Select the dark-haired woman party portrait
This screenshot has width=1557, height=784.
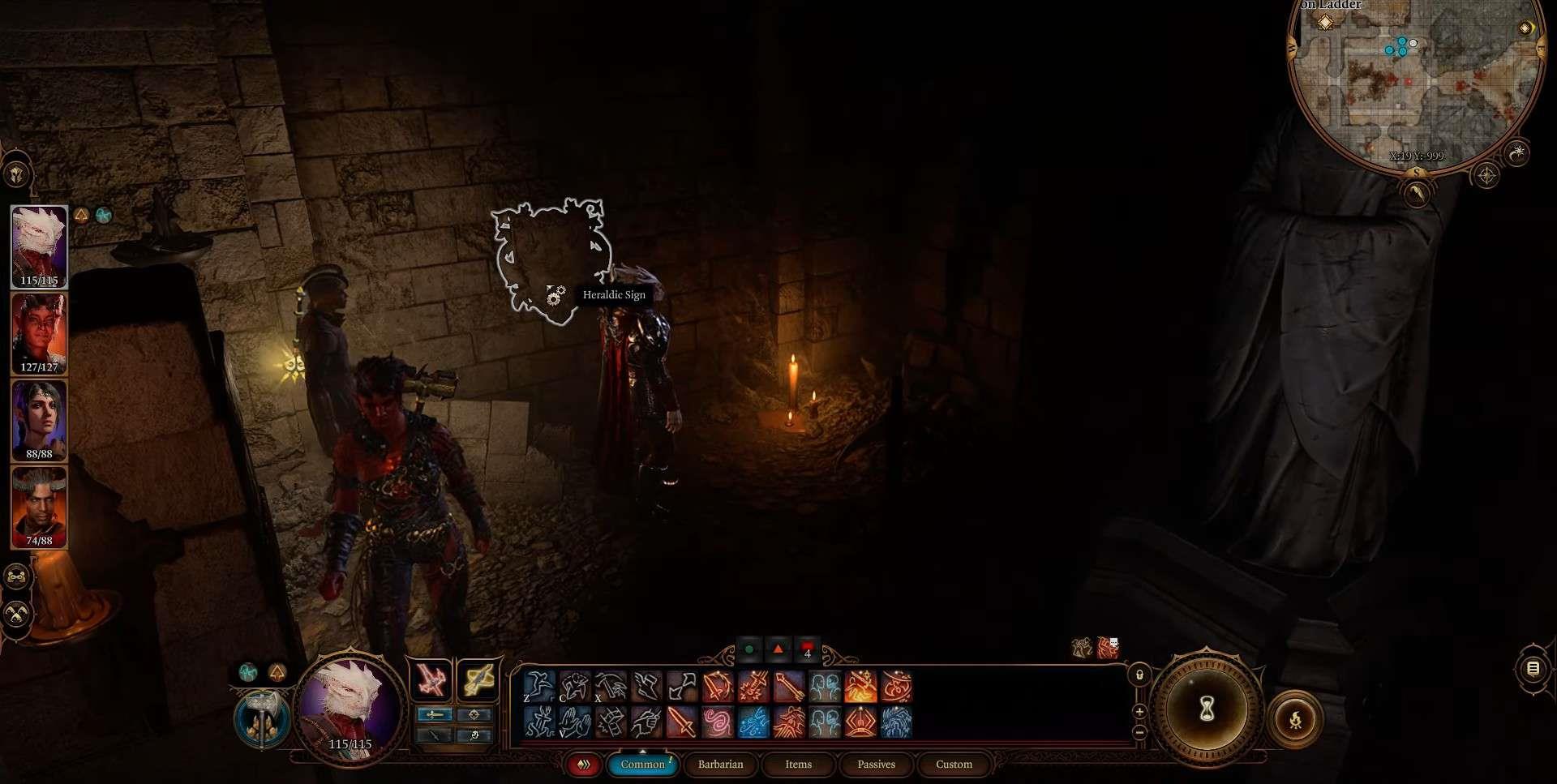click(39, 420)
